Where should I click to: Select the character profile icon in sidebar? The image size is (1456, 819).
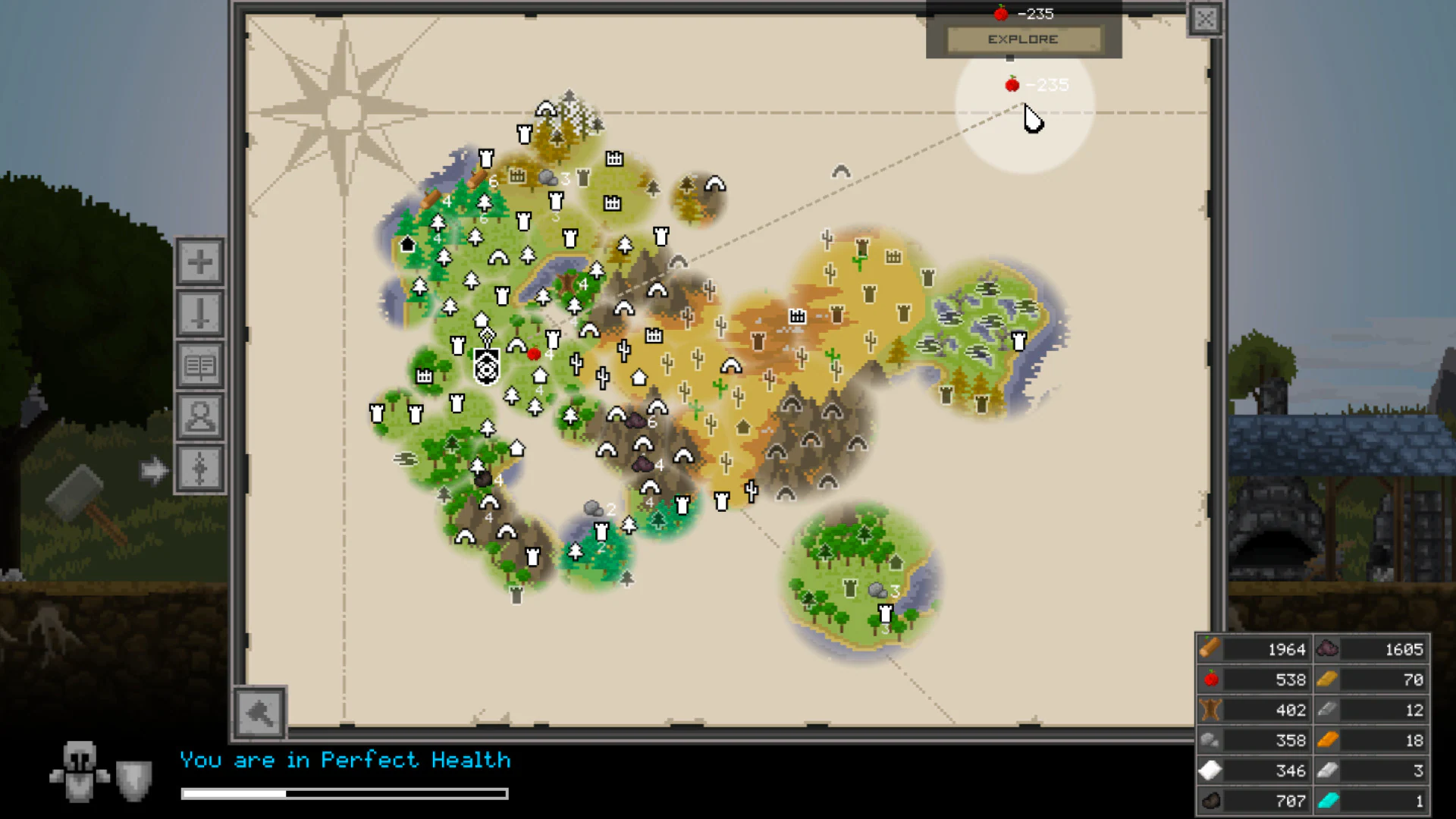click(199, 417)
